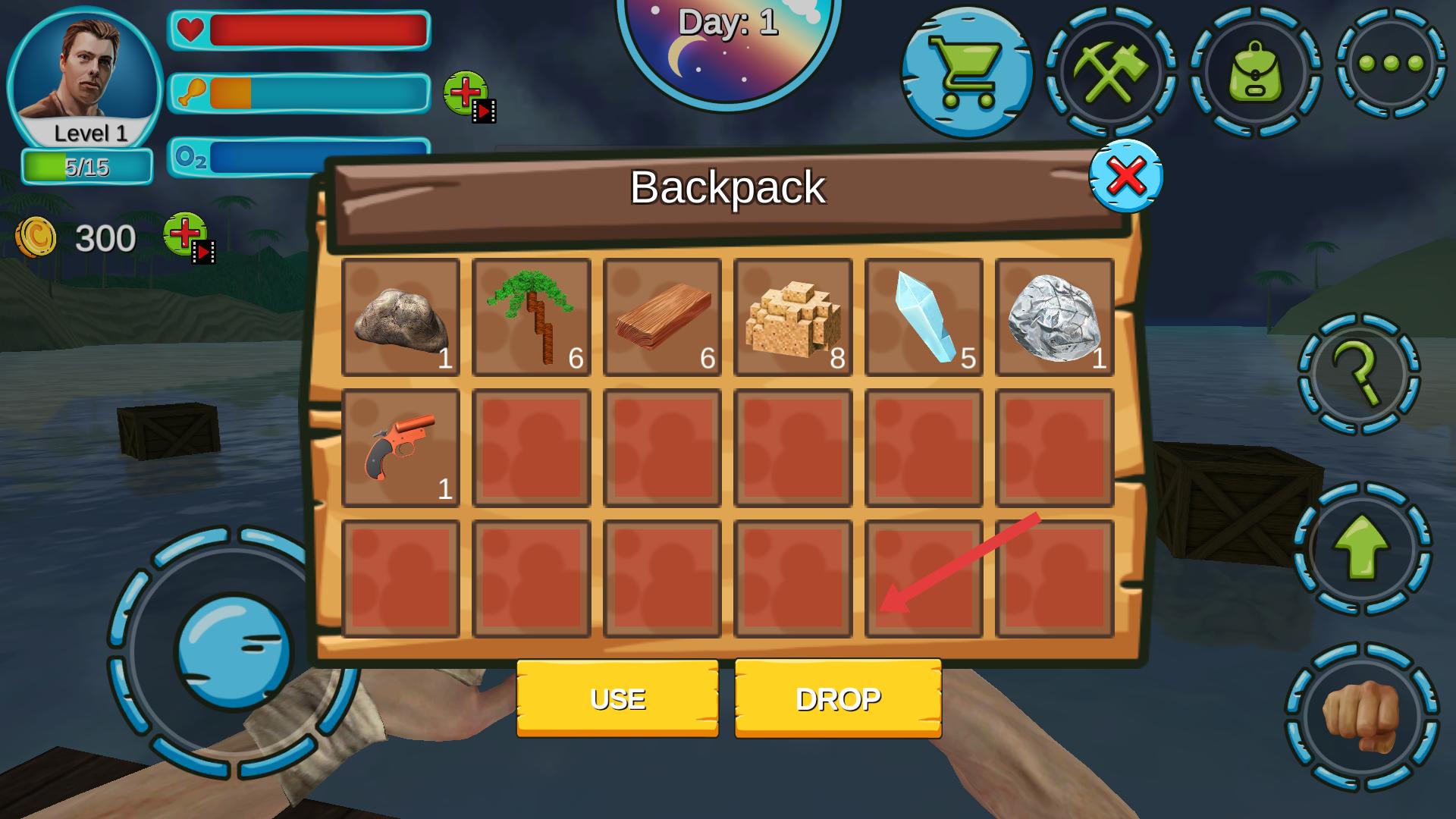Get more coins via video ad
1456x819 pixels.
coord(188,237)
